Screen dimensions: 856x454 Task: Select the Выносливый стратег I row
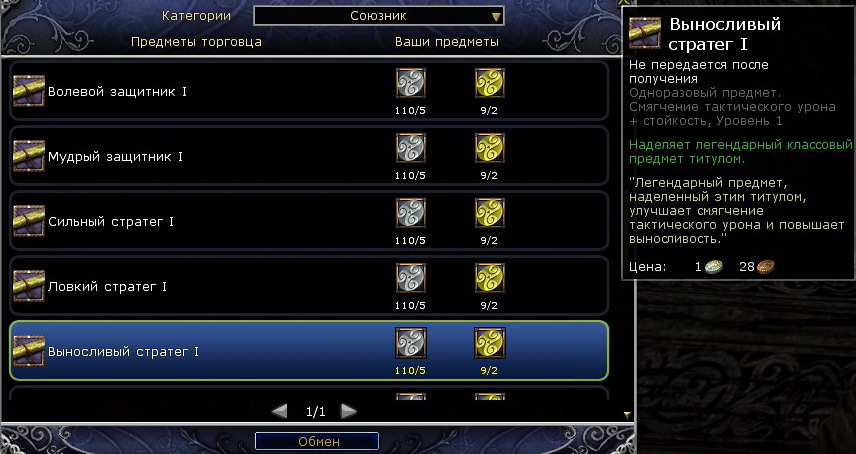pos(124,352)
